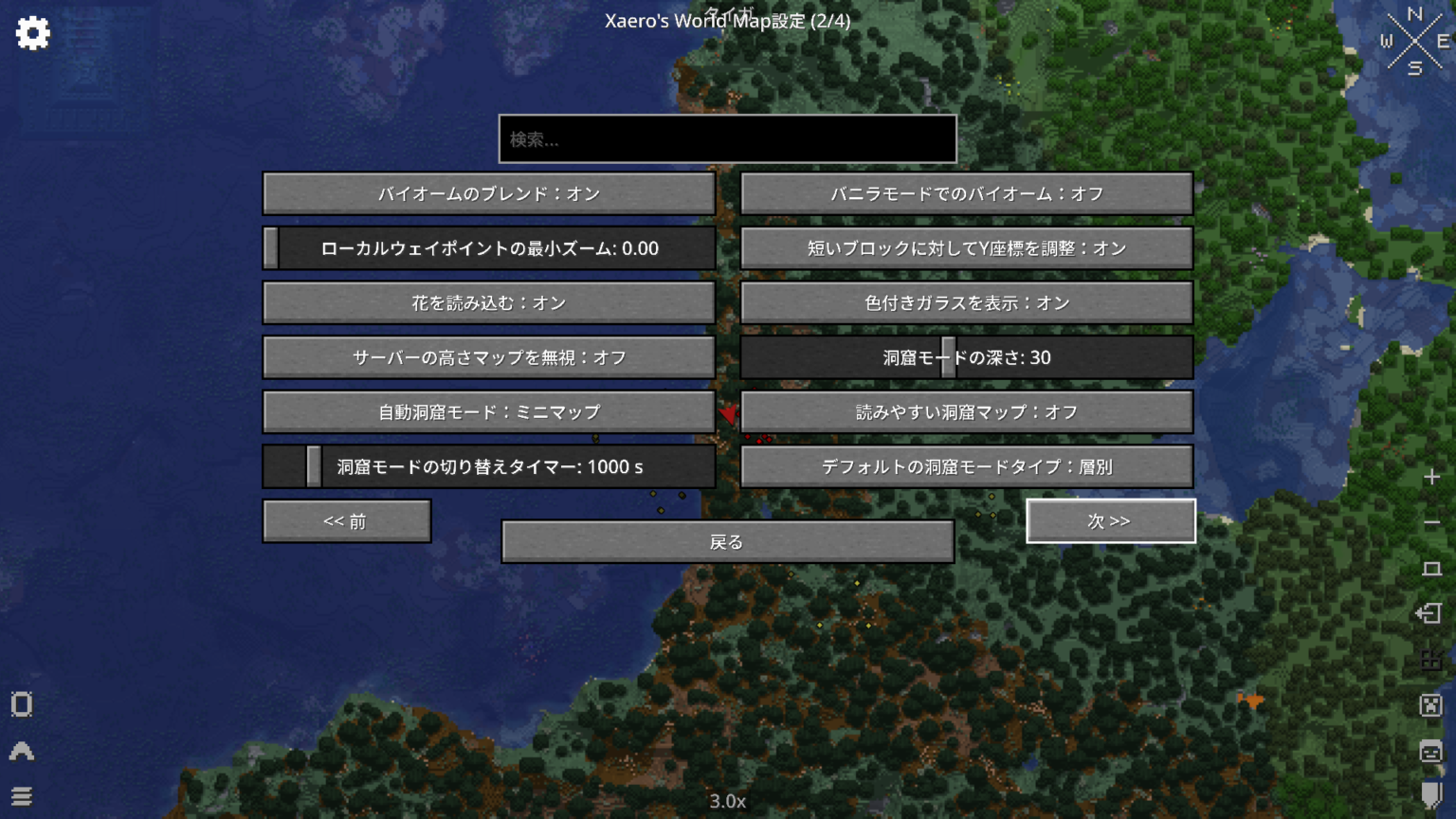Toggle バイオームのブレンド off
This screenshot has height=819, width=1456.
[x=488, y=193]
